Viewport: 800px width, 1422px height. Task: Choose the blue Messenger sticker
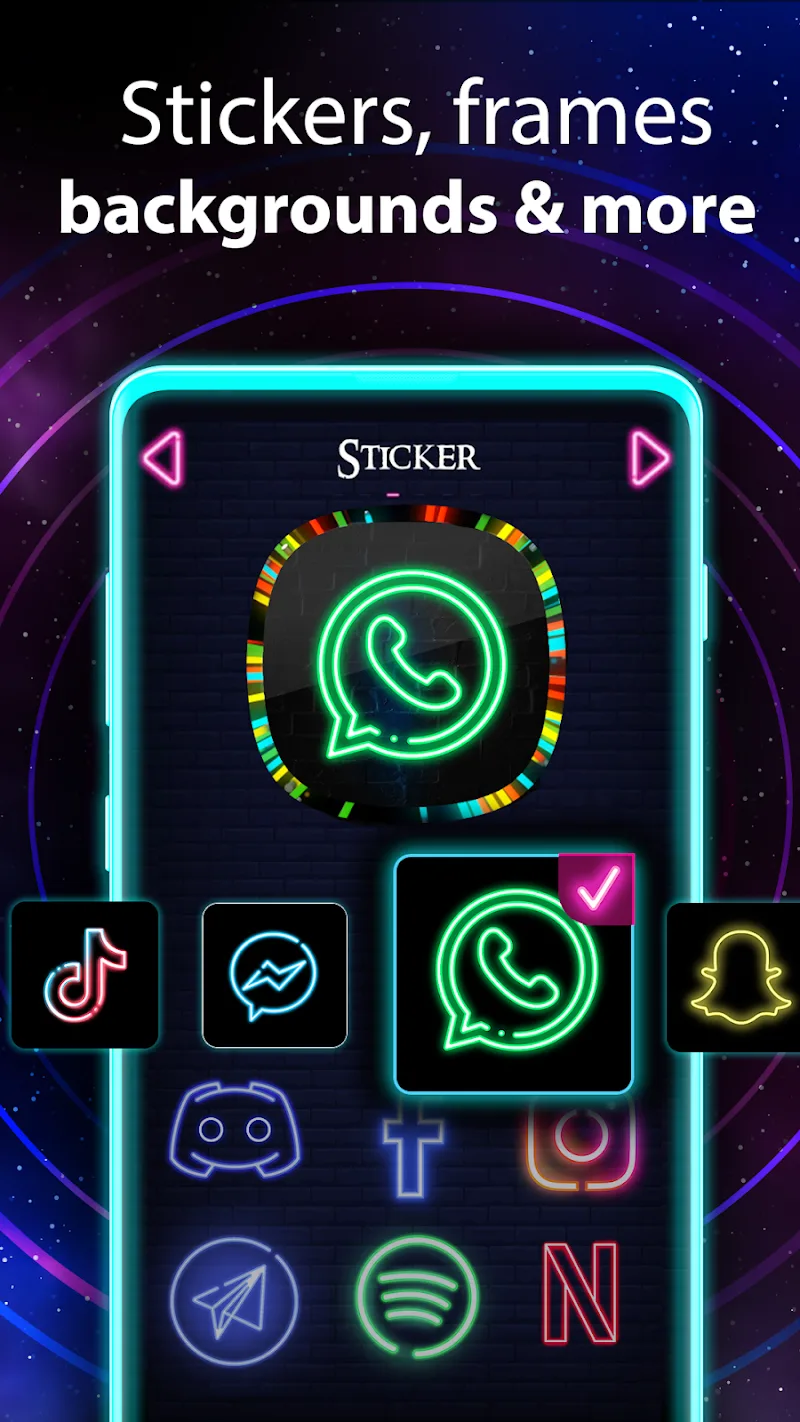(x=274, y=975)
